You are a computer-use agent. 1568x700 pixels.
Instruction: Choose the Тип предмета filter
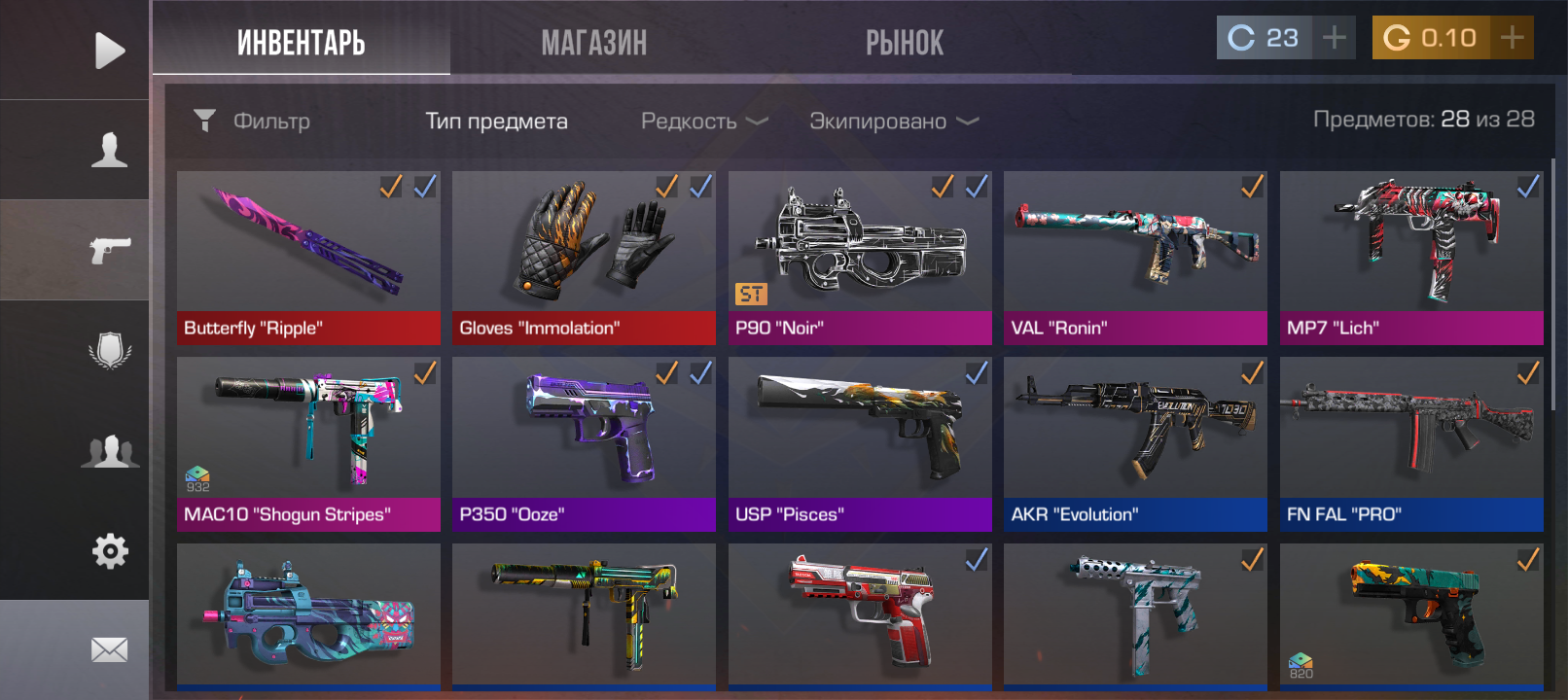pyautogui.click(x=496, y=122)
